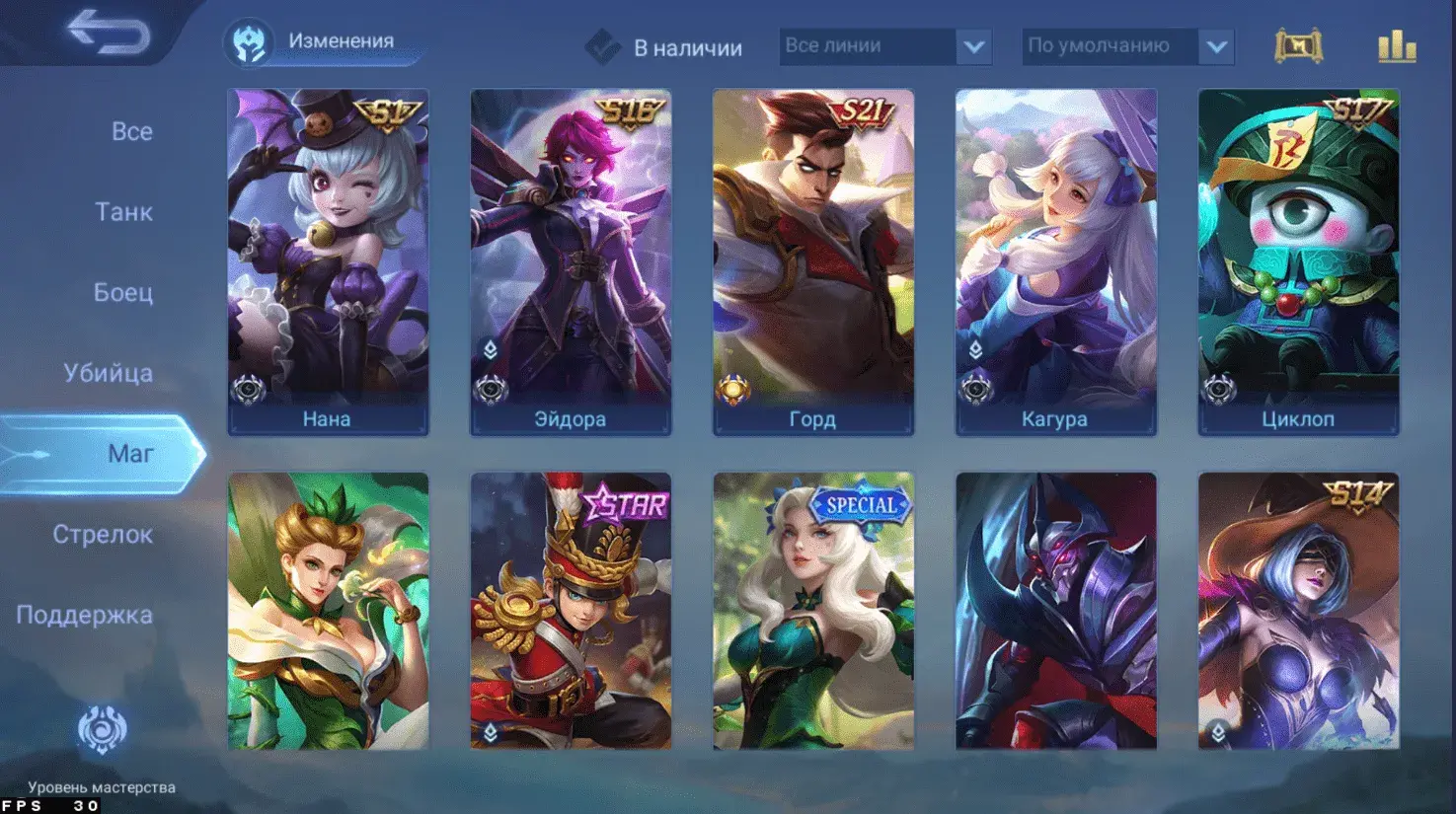Choose the Эйдора hero card
Viewport: 1456px width, 814px height.
click(x=571, y=261)
